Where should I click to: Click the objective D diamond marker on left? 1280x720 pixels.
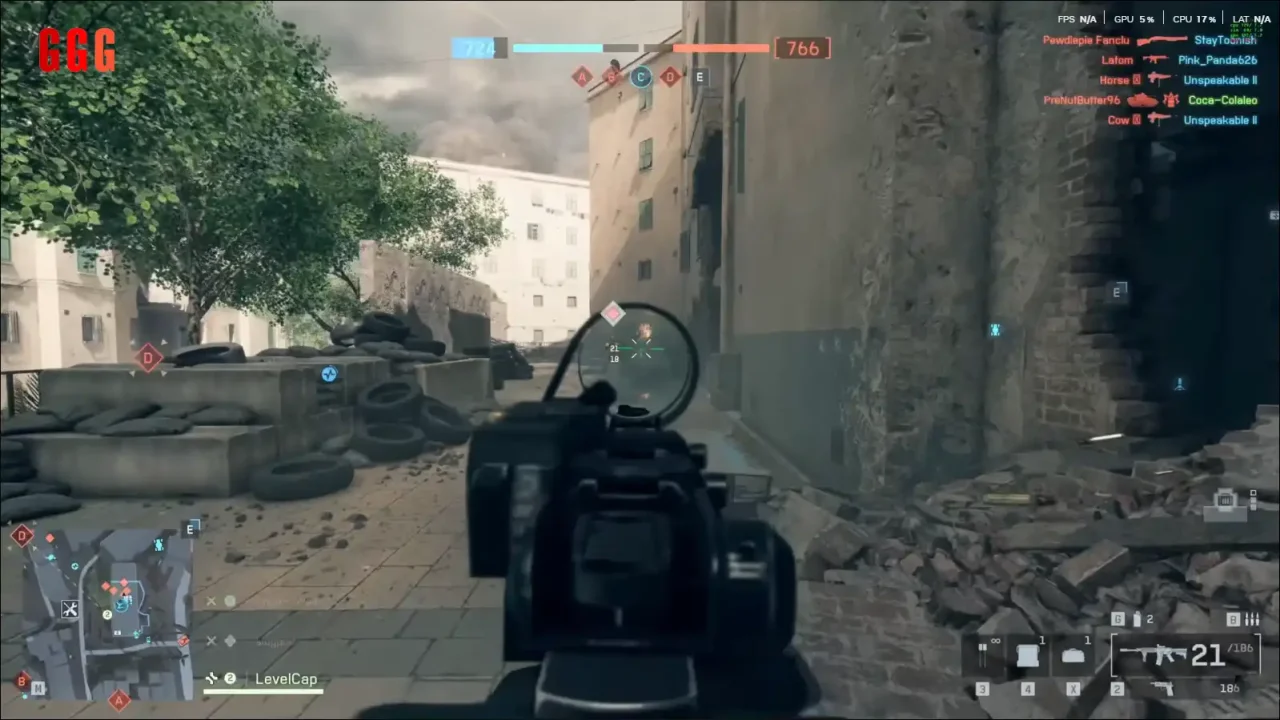(148, 358)
